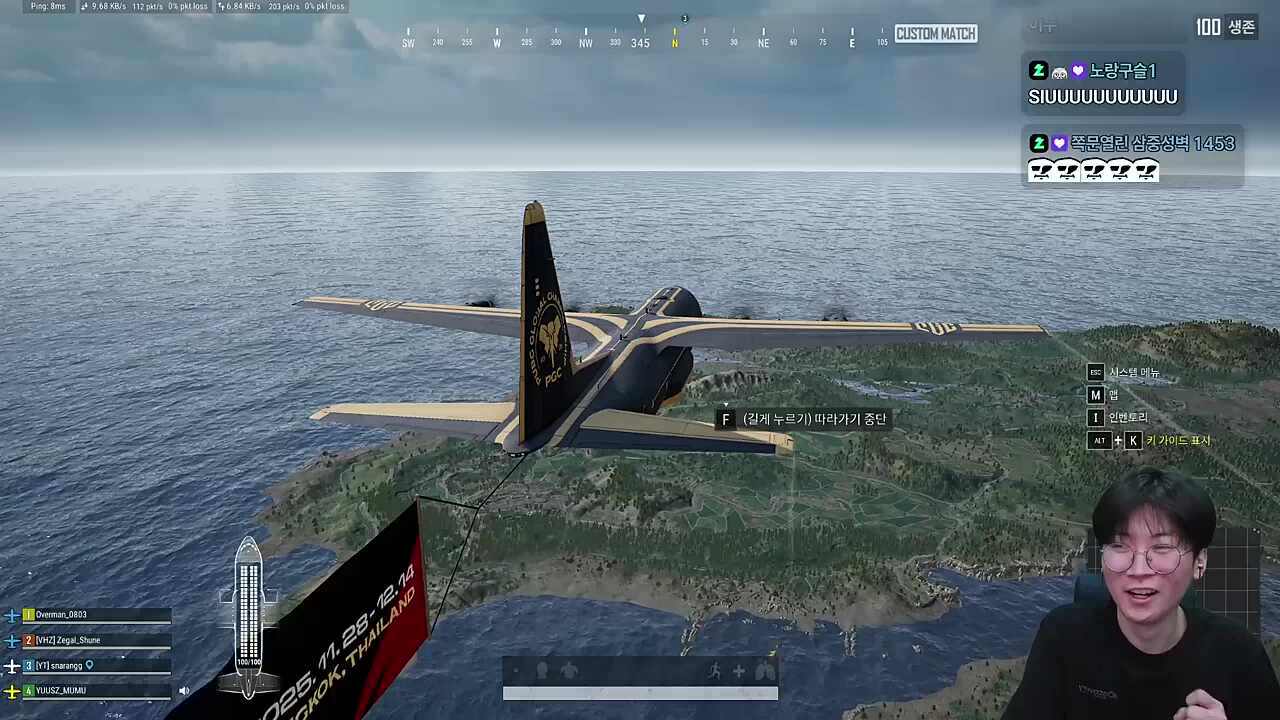
Task: Click the I 인벤토리 key icon in the guide
Action: pos(1095,418)
